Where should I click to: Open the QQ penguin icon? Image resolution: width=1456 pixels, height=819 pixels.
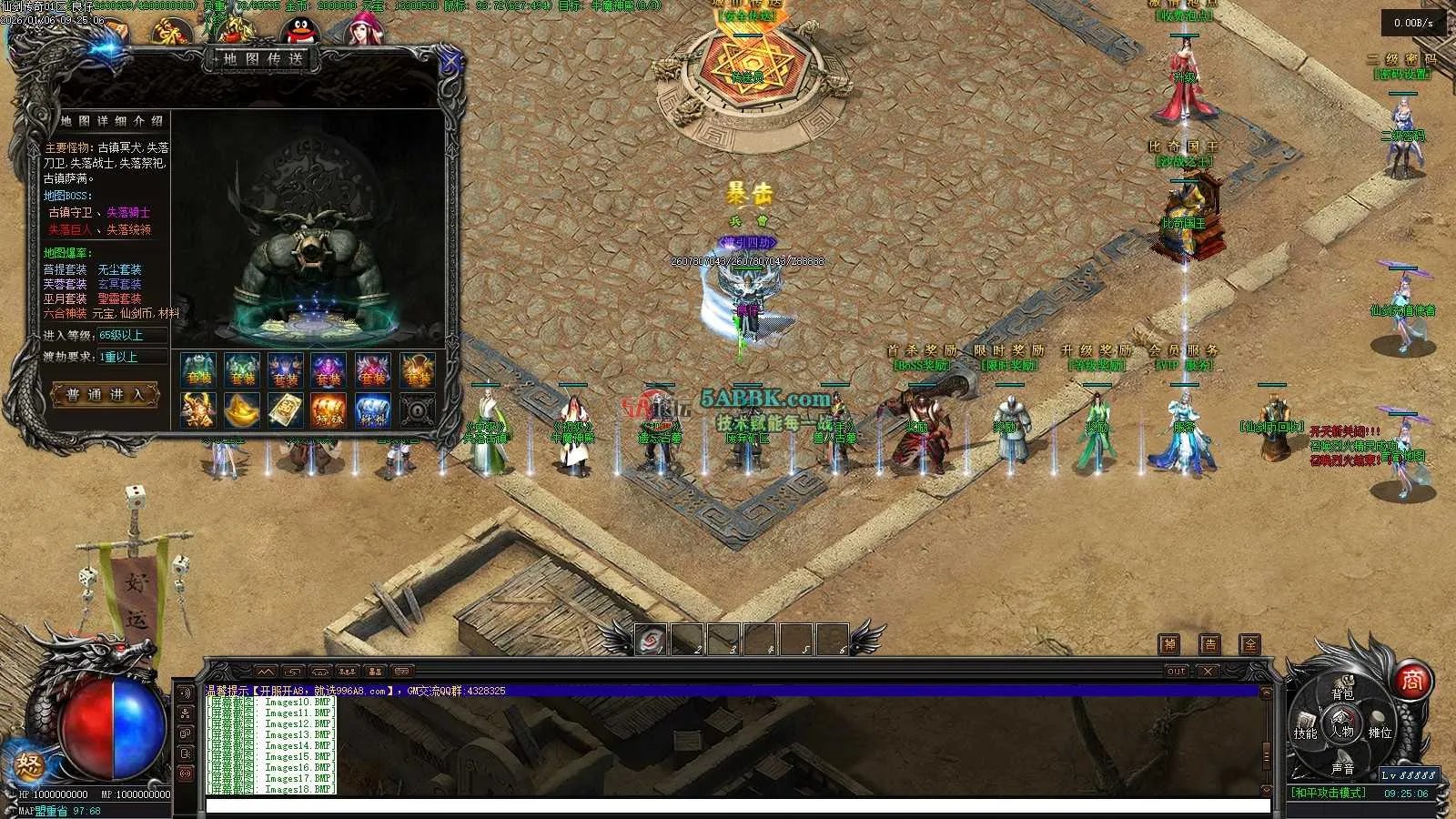click(x=298, y=32)
